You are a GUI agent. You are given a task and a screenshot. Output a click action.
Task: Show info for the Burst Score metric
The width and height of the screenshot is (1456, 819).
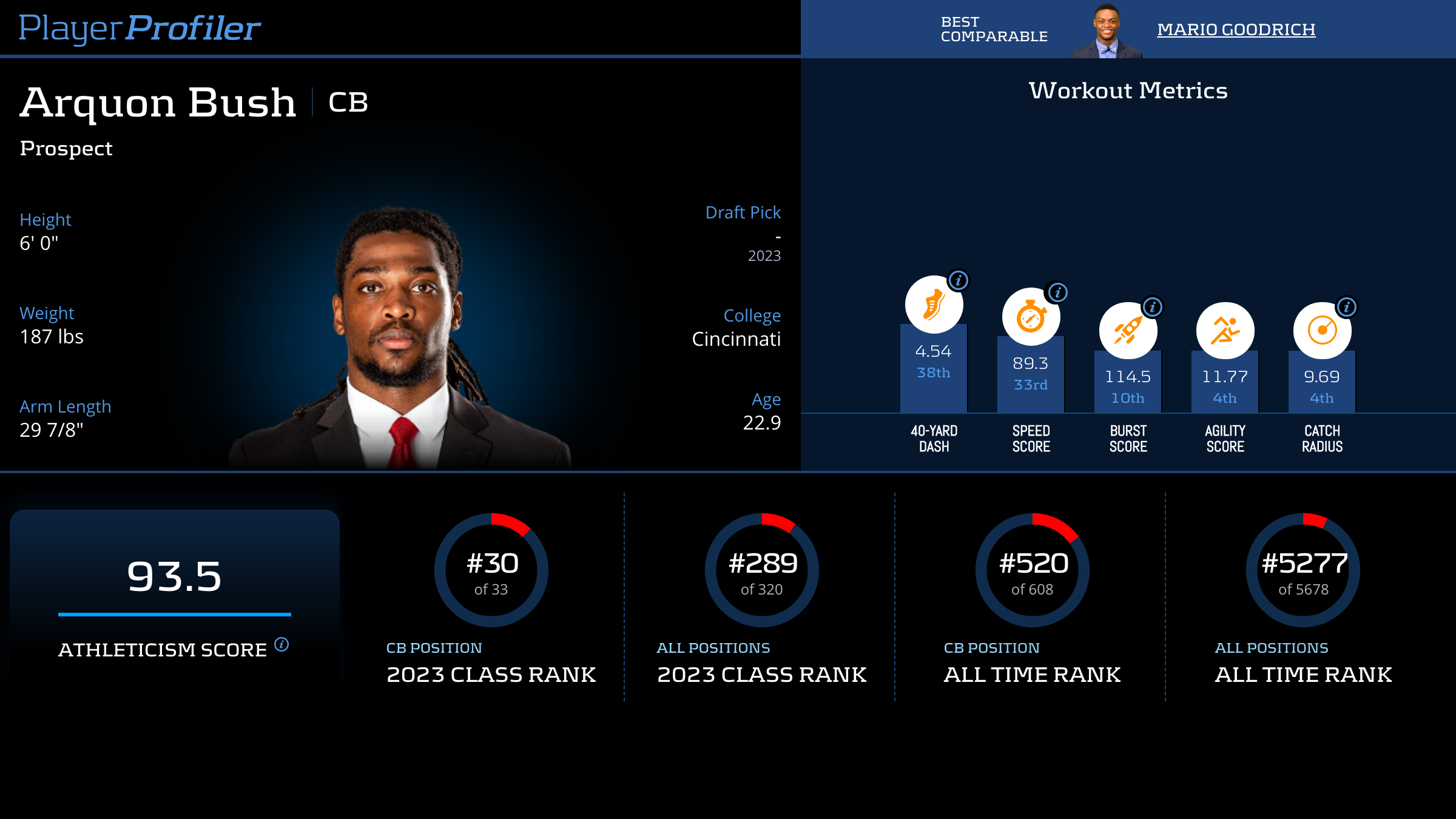(1153, 307)
